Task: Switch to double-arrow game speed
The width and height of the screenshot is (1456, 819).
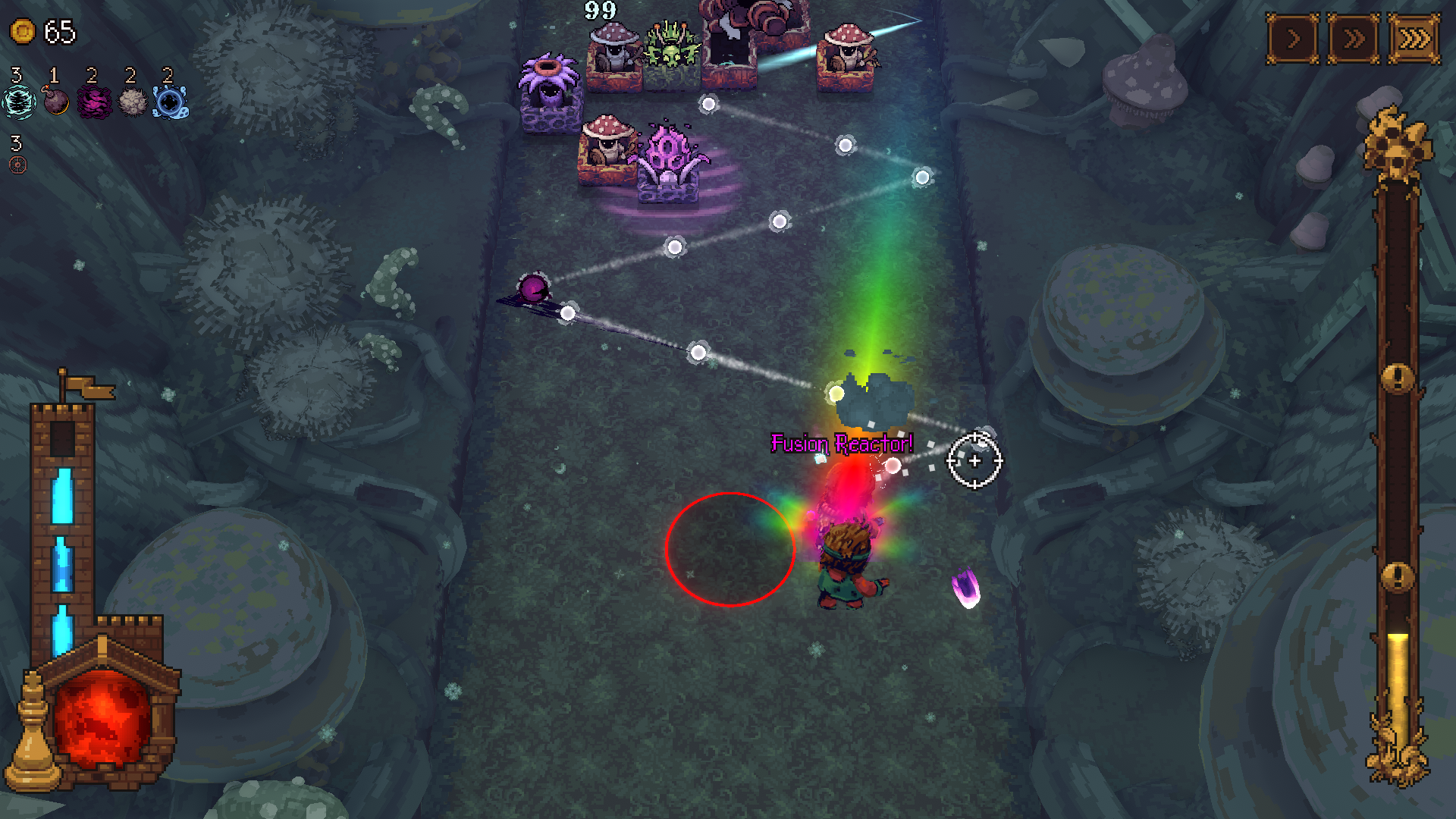Action: pyautogui.click(x=1354, y=38)
